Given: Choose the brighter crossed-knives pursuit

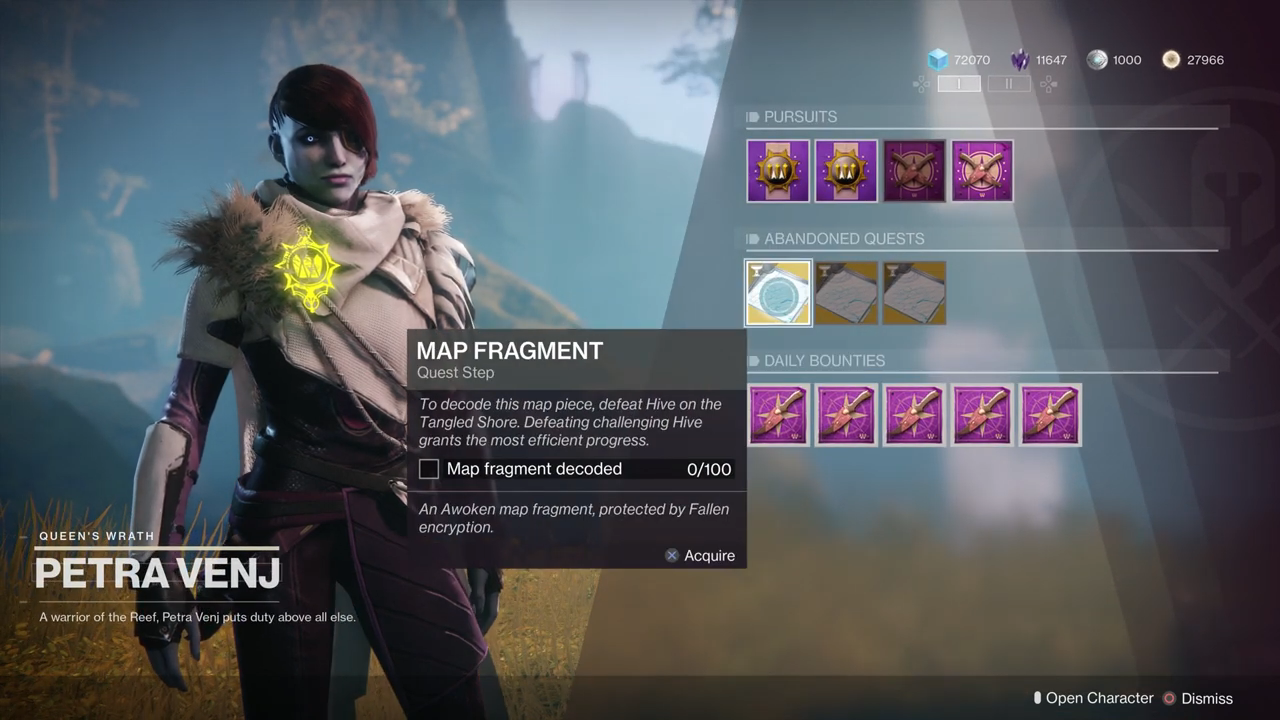Looking at the screenshot, I should (982, 171).
